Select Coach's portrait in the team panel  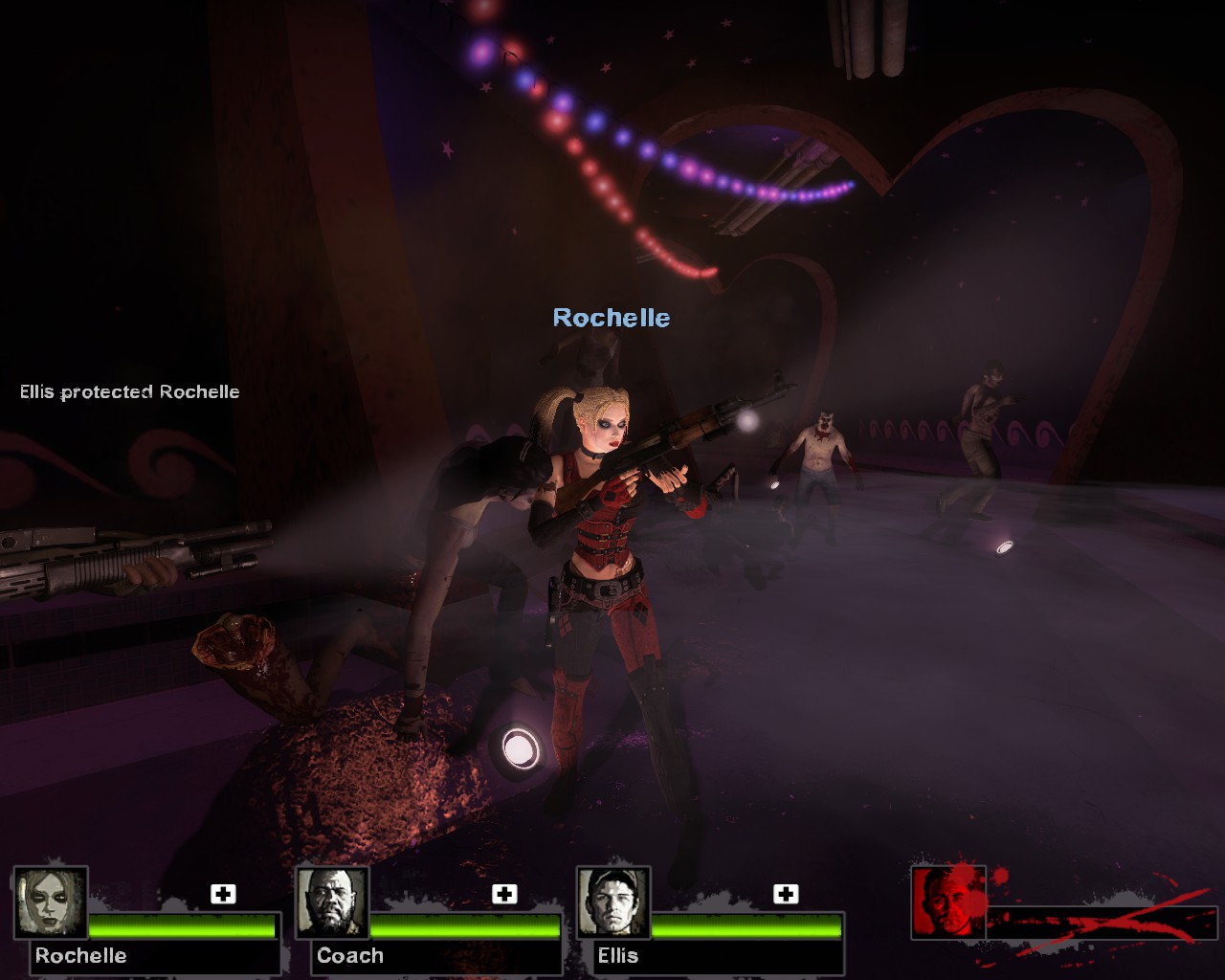pyautogui.click(x=332, y=902)
